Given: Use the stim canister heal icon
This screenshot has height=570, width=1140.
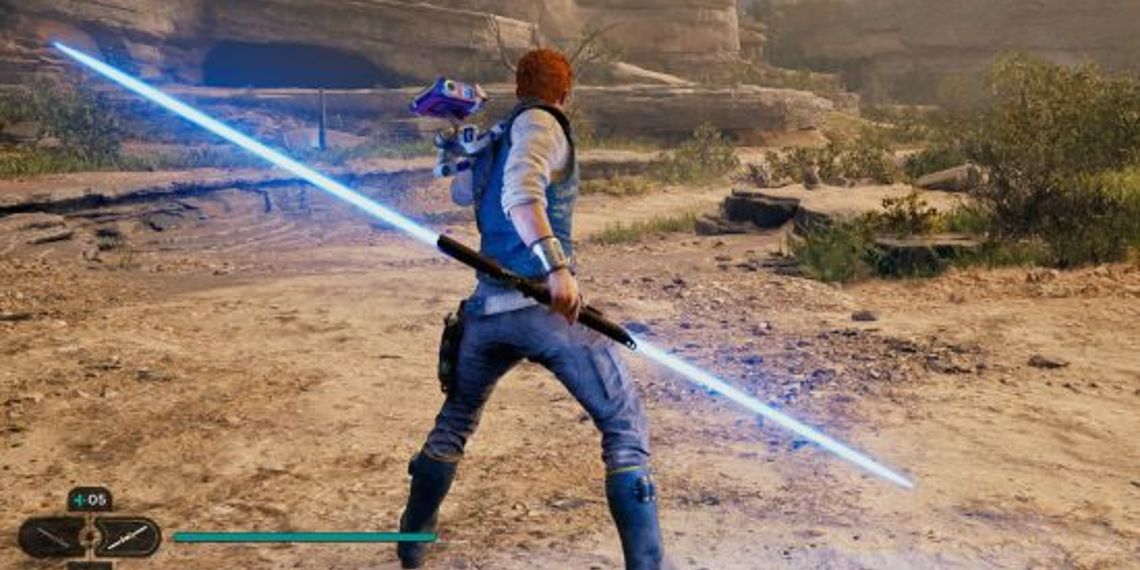Looking at the screenshot, I should (x=89, y=499).
